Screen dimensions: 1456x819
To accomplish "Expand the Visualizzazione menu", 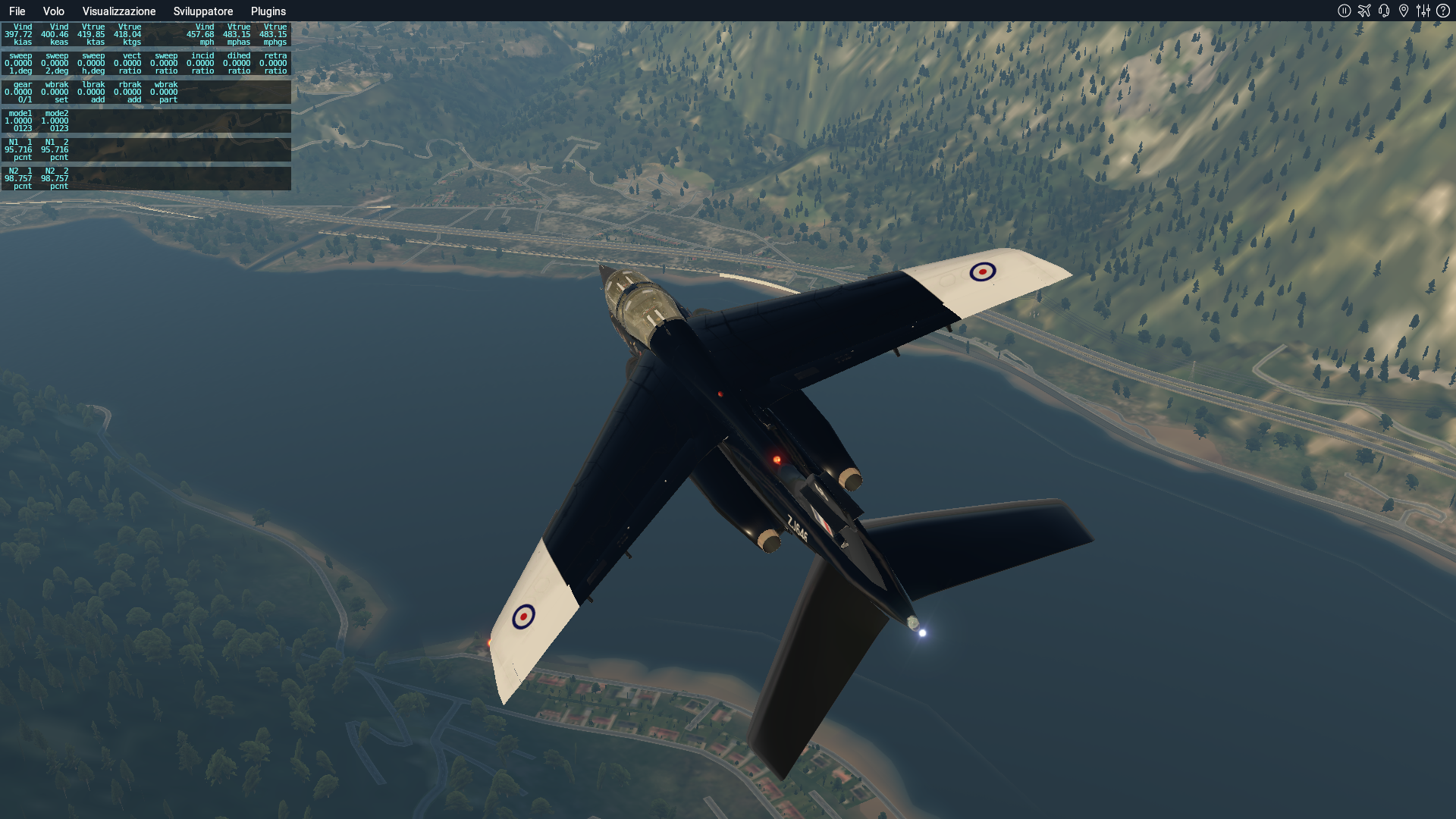I will [119, 11].
